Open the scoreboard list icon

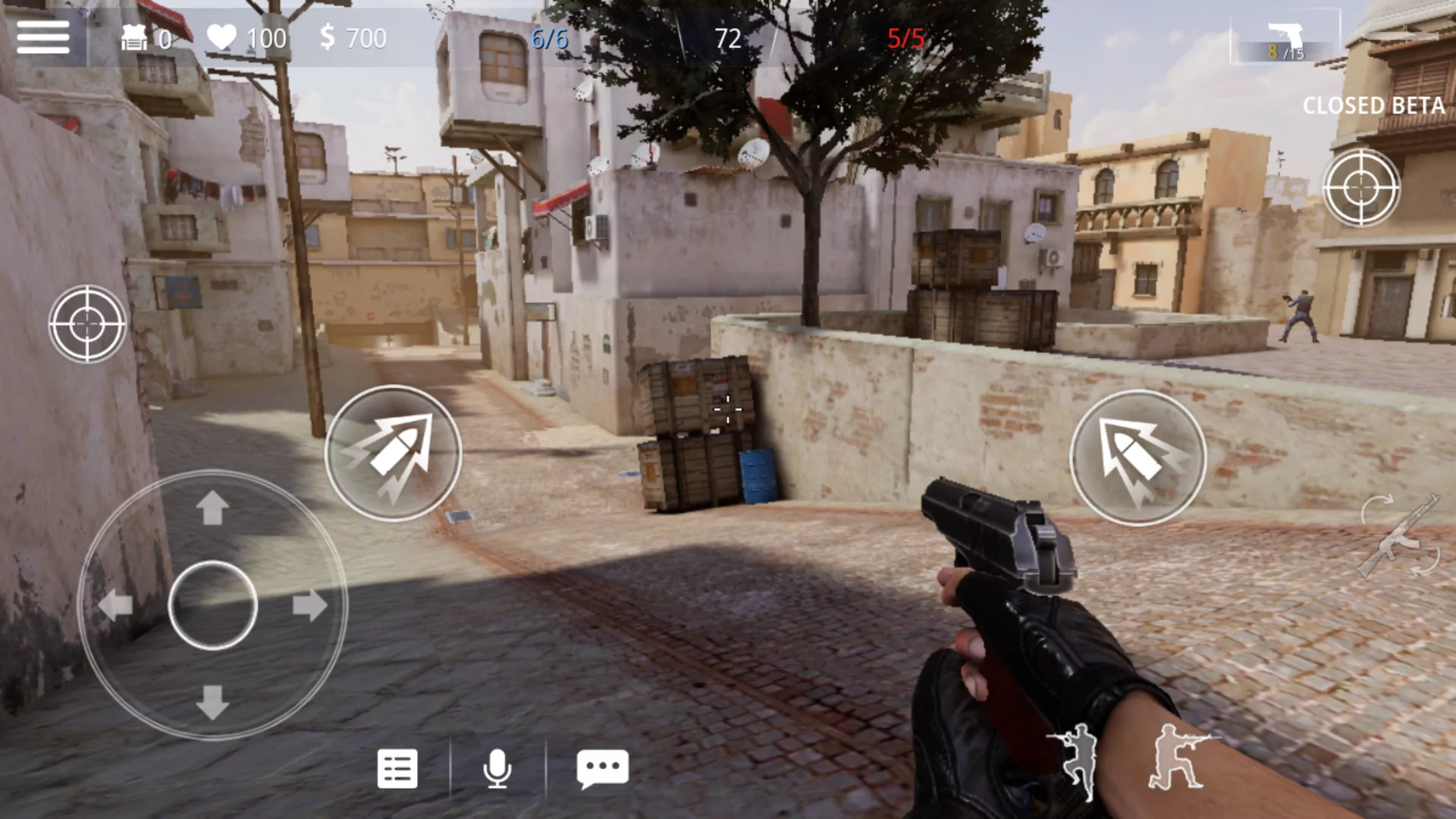tap(397, 769)
